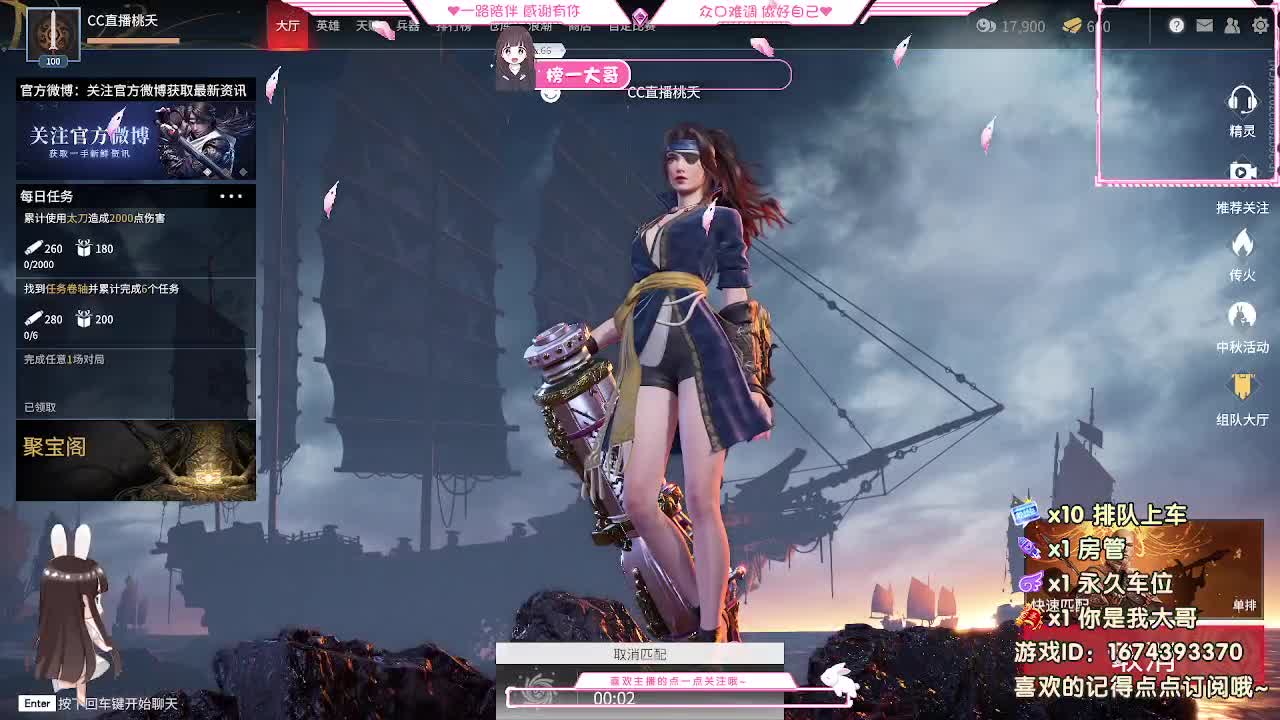
Task: Click the 精灵 headset icon on right sidebar
Action: [x=1242, y=104]
